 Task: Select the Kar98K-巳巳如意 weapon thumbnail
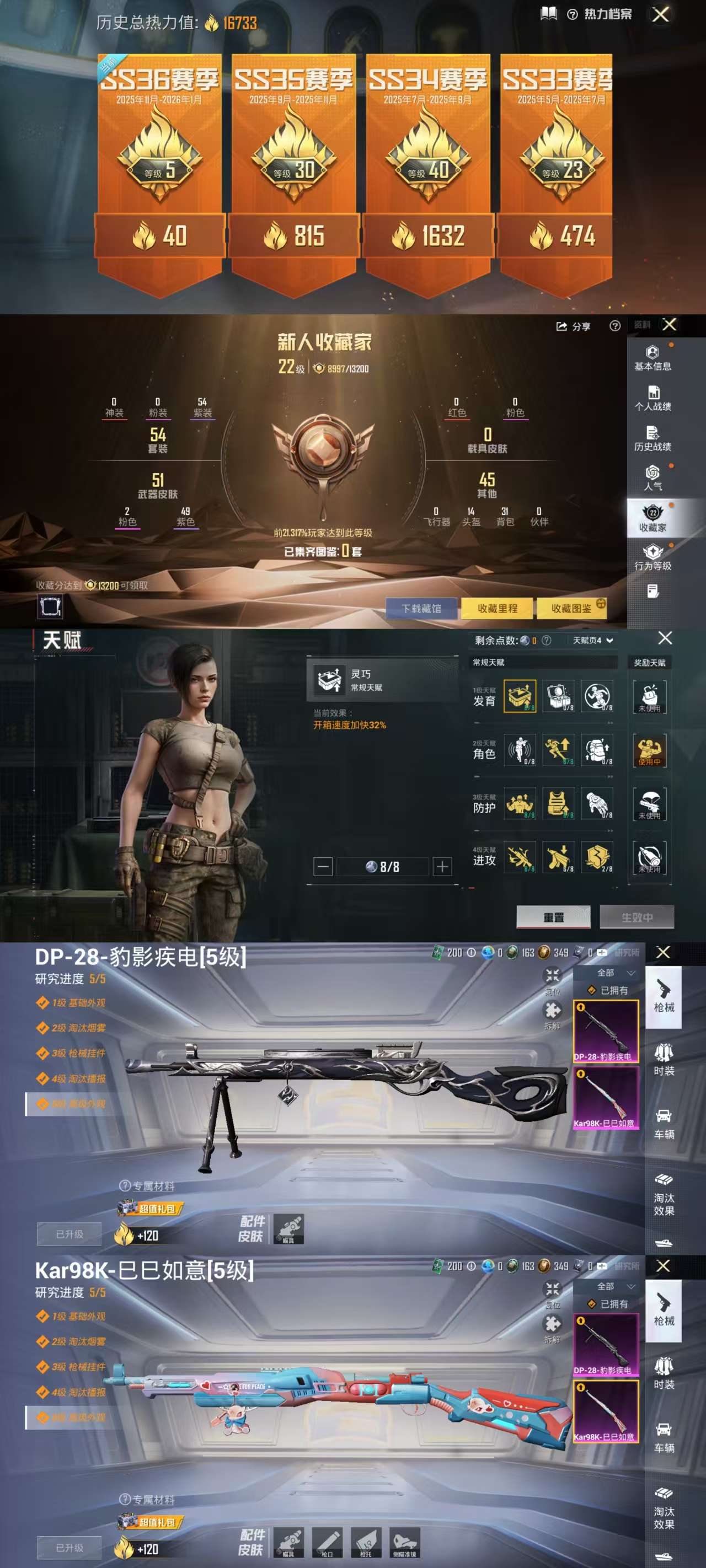pyautogui.click(x=606, y=1099)
